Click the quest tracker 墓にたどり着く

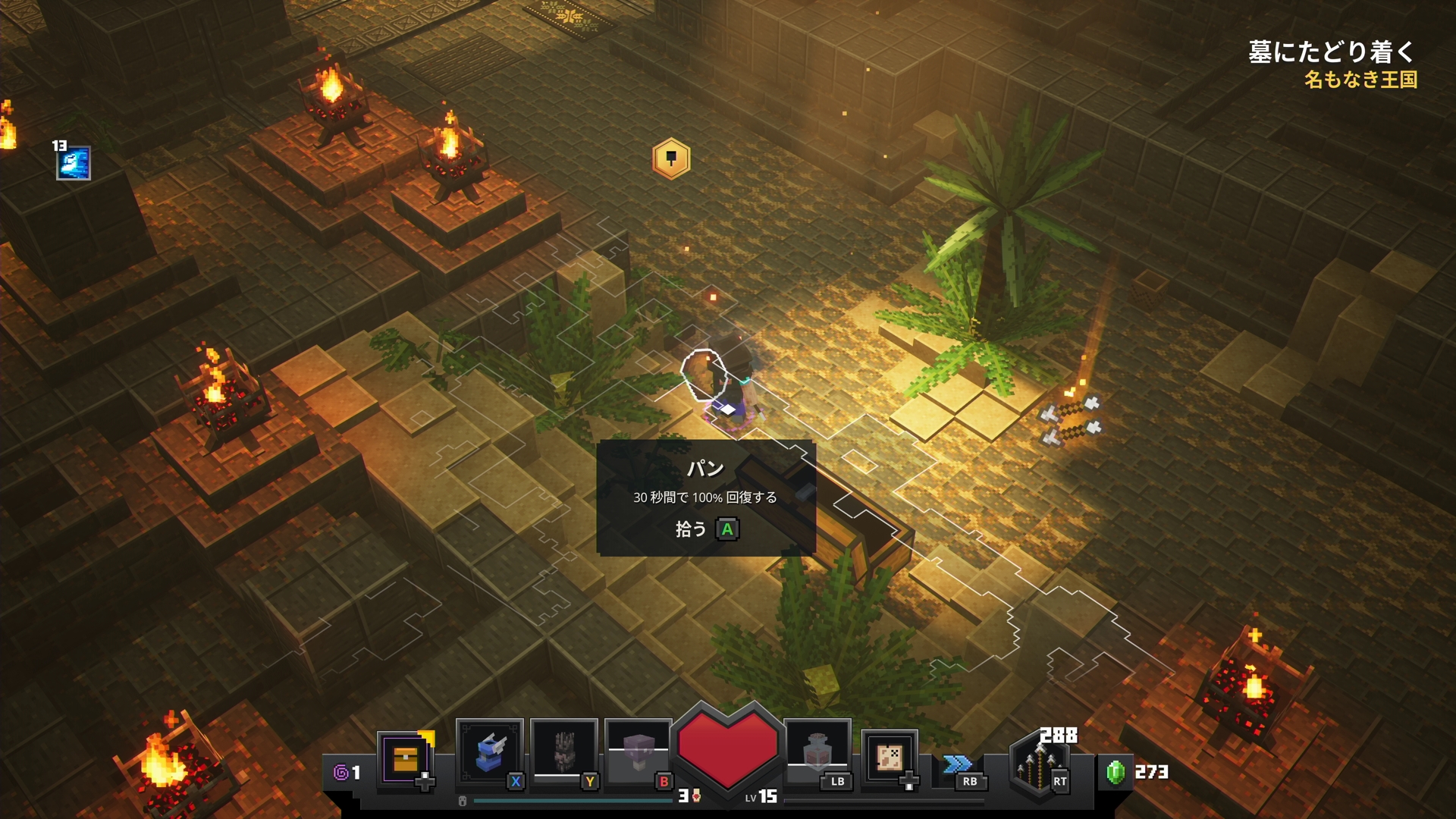click(x=1332, y=52)
